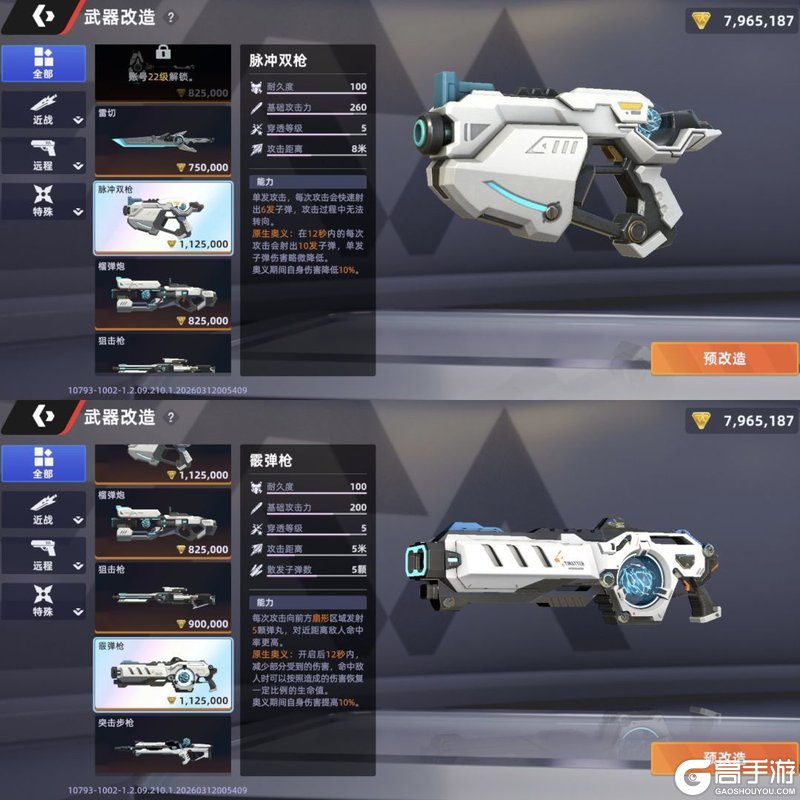Start 预改造 for the 脉冲双枪
This screenshot has width=800, height=800.
(x=724, y=358)
